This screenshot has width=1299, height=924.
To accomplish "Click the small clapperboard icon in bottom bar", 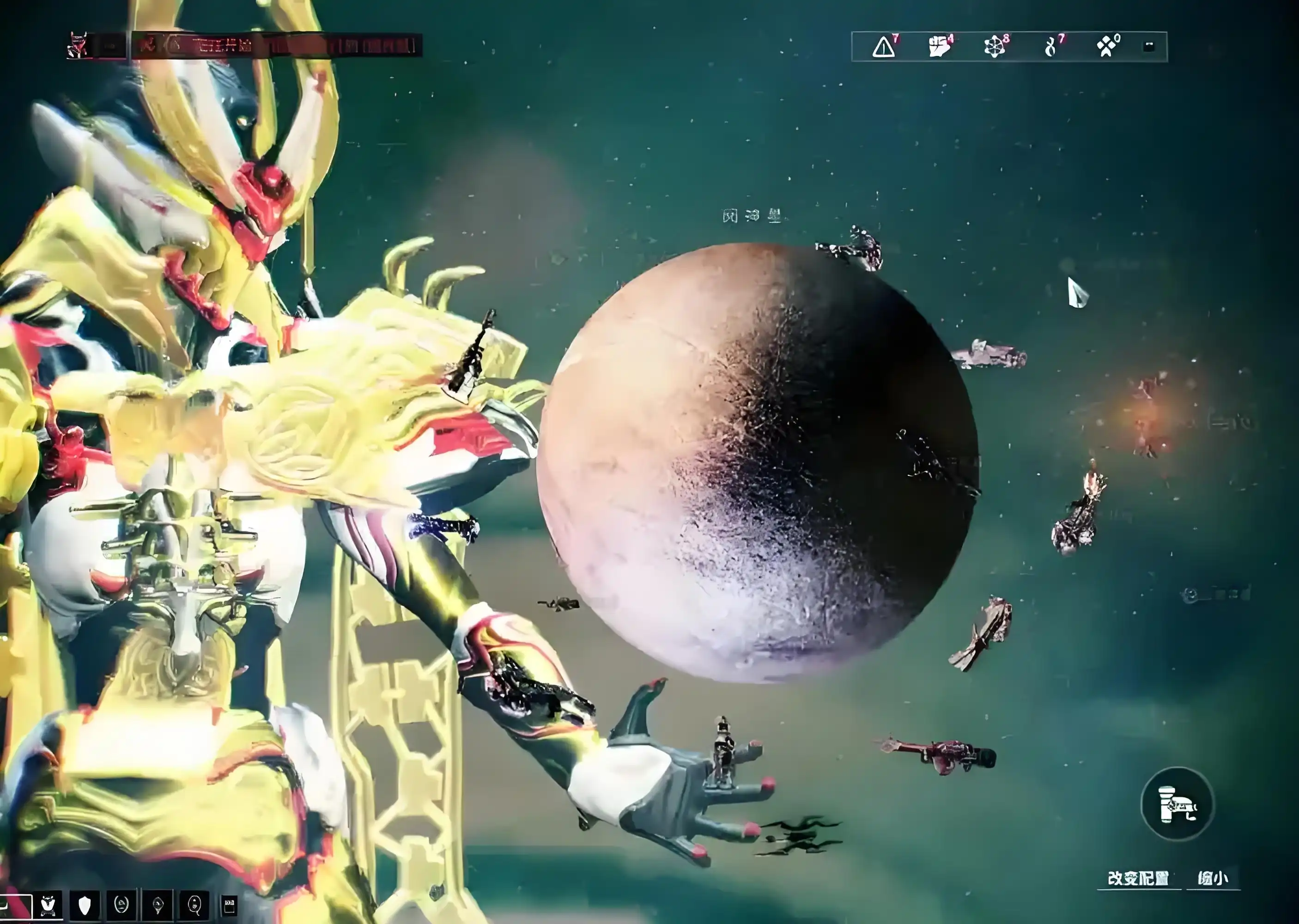I will [x=229, y=905].
